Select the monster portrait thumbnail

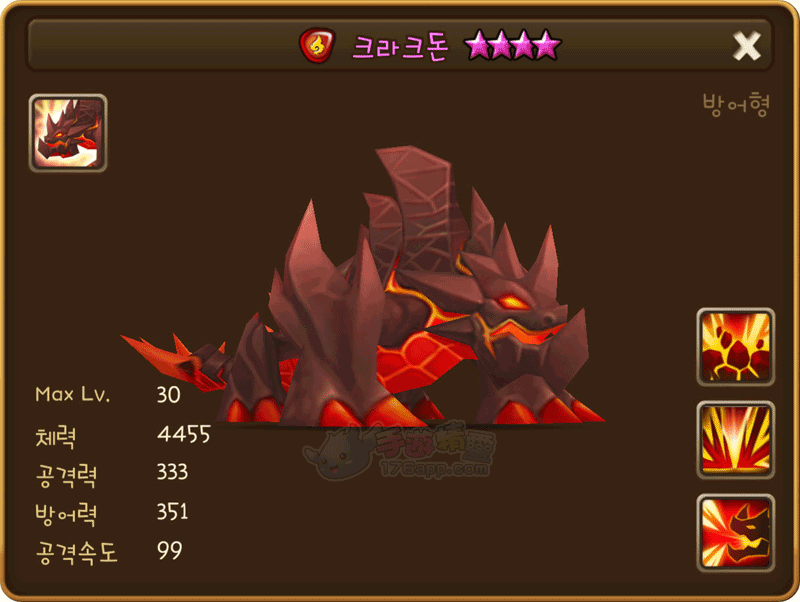[68, 133]
